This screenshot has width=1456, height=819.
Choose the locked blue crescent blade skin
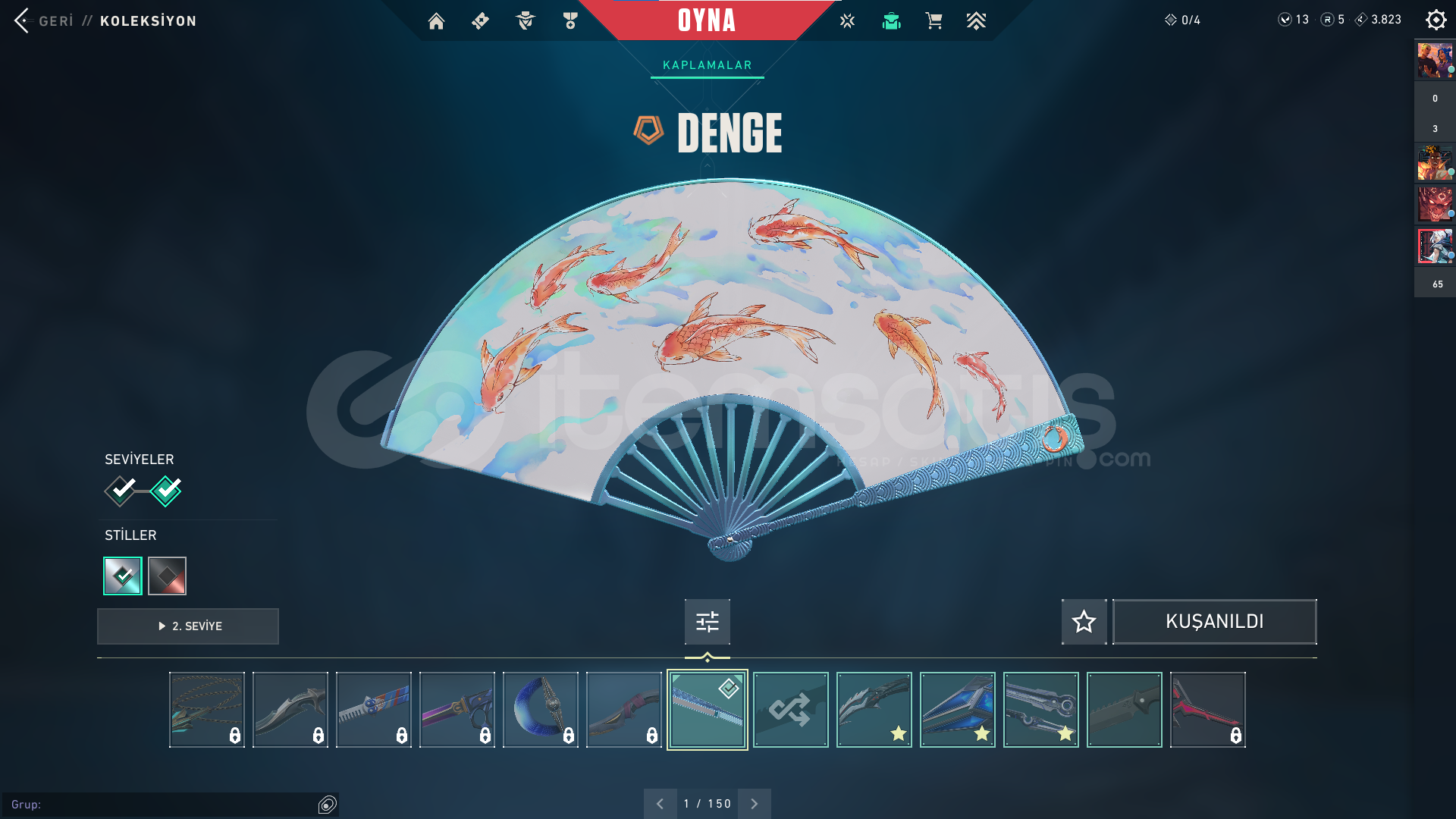(x=540, y=710)
